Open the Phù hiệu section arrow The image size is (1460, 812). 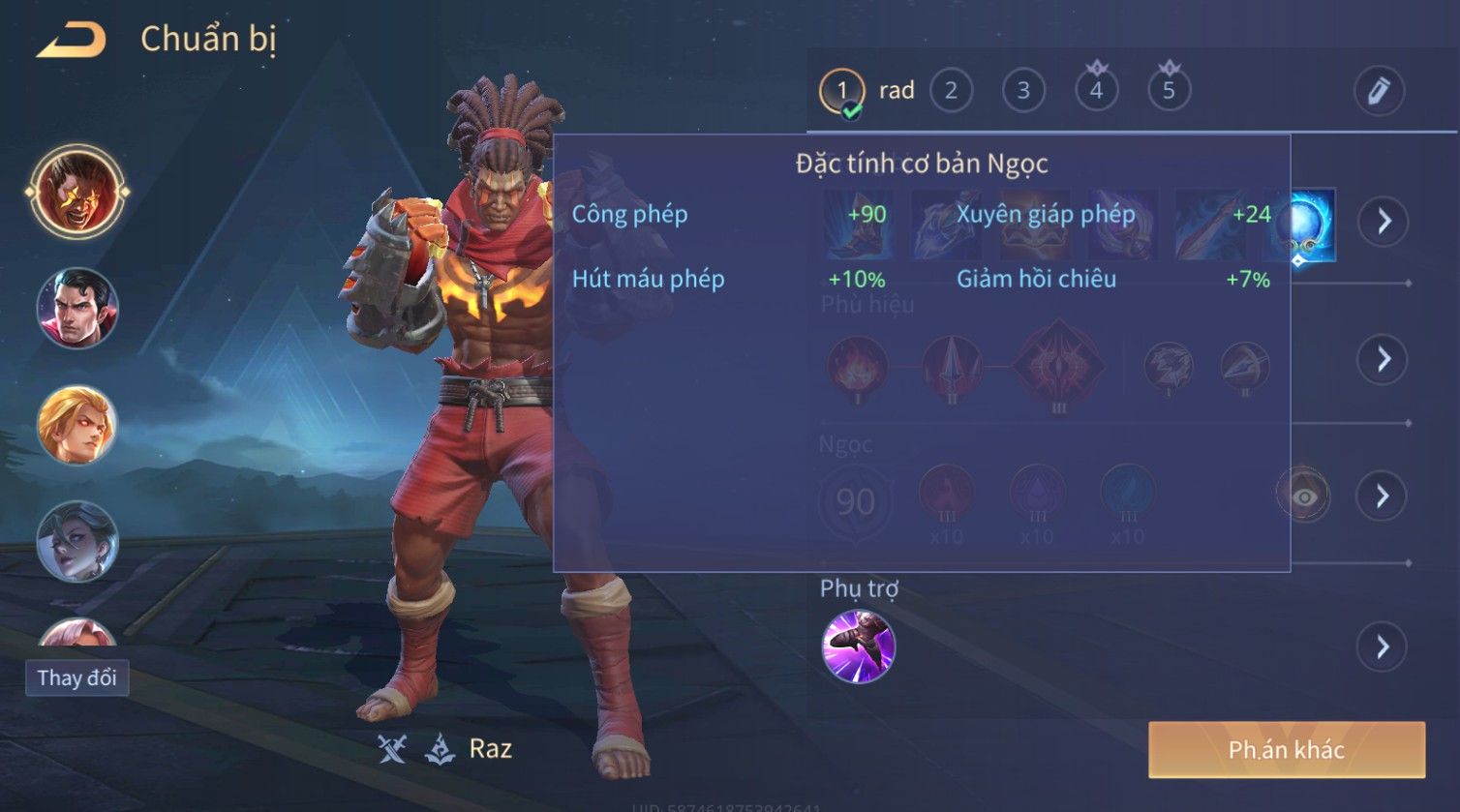click(1383, 359)
